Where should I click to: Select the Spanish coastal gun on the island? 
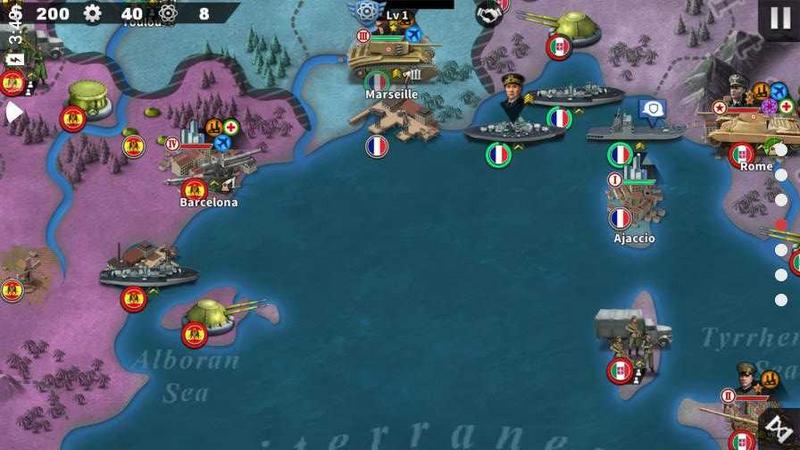tap(208, 311)
